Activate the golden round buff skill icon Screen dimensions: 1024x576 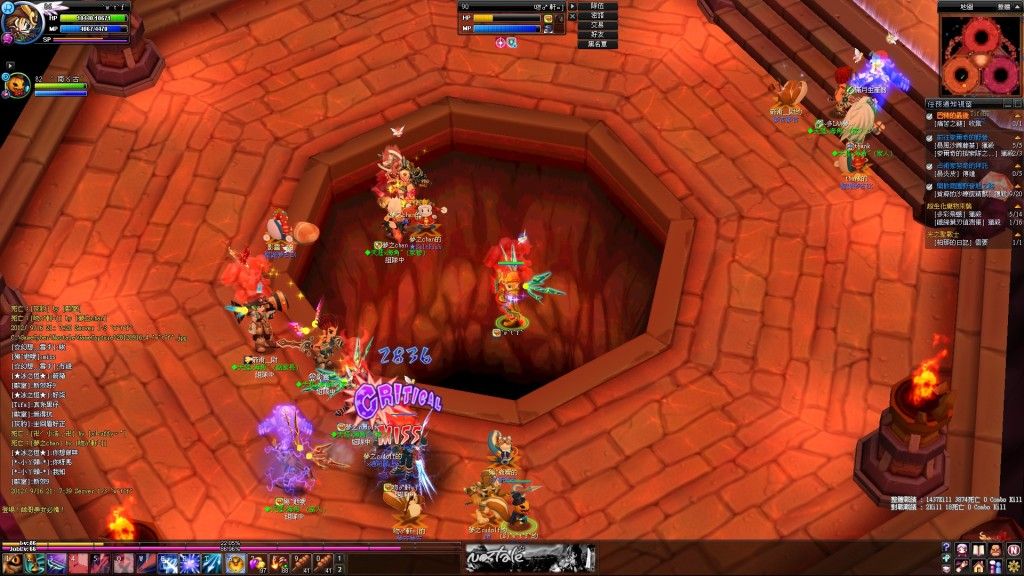pyautogui.click(x=236, y=563)
